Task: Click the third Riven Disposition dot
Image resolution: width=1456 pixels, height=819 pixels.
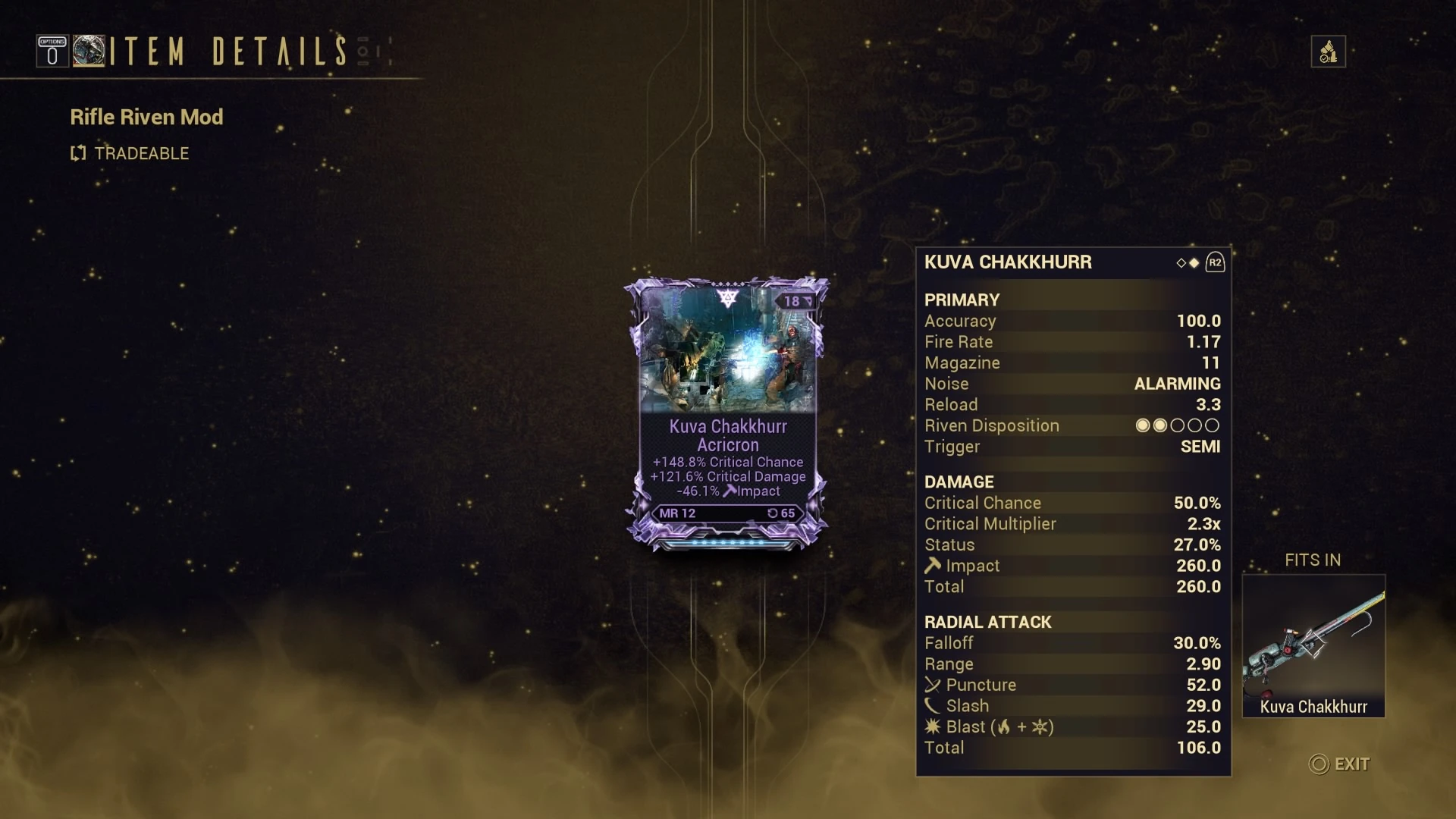Action: coord(1177,425)
